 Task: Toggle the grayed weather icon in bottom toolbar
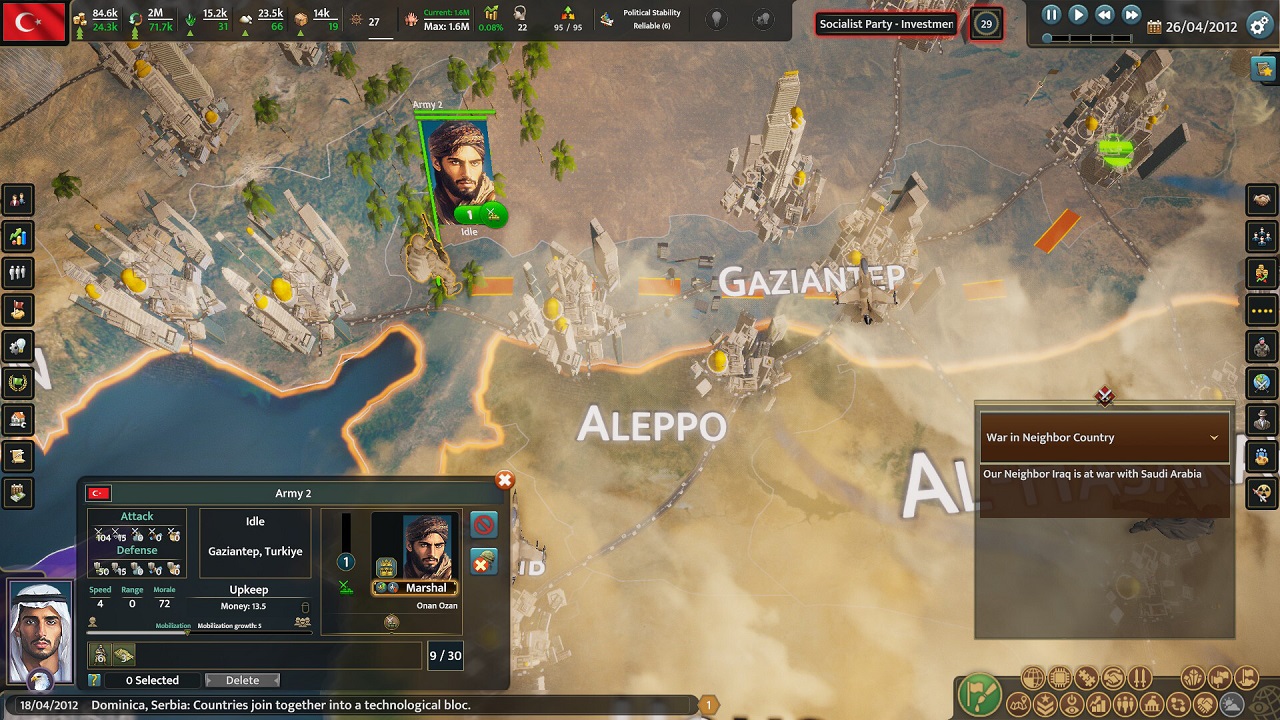(x=1232, y=704)
